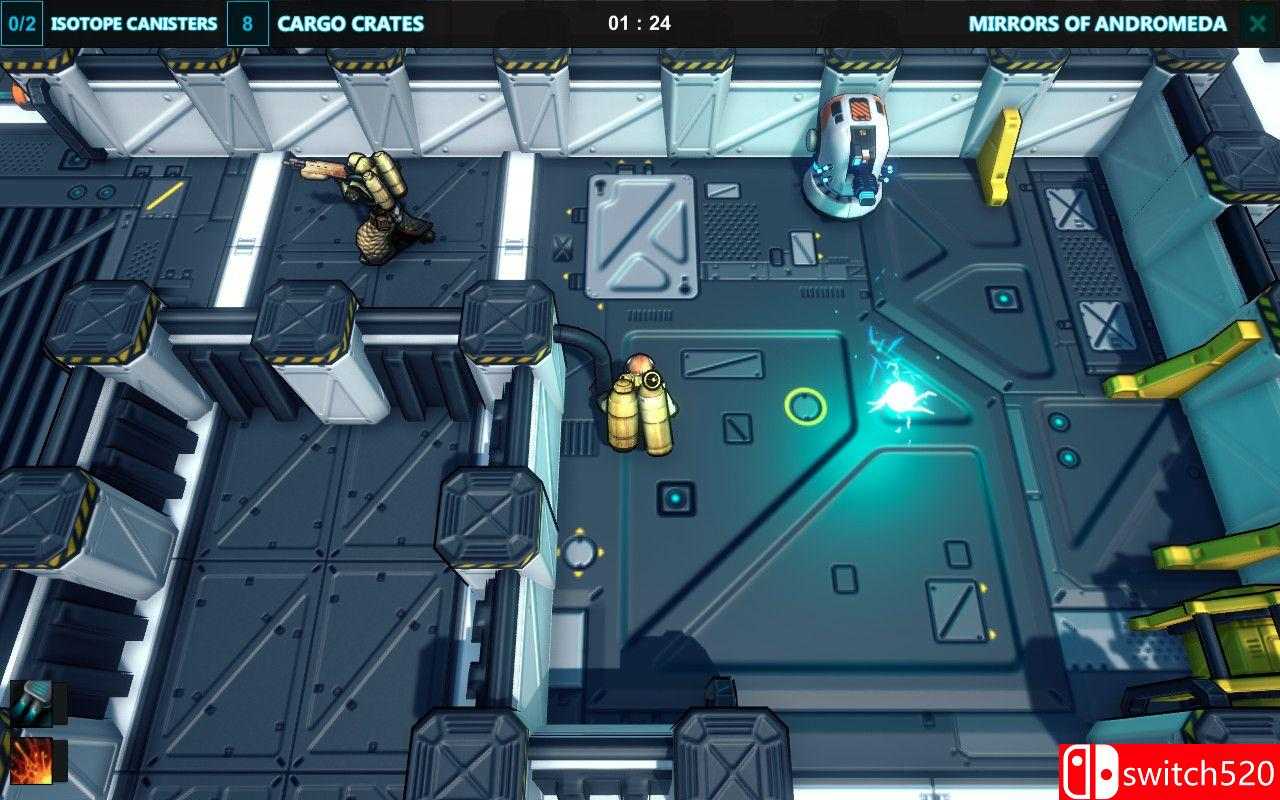This screenshot has height=800, width=1280.
Task: Click the Nintendo Switch logo watermark
Action: (x=1107, y=773)
